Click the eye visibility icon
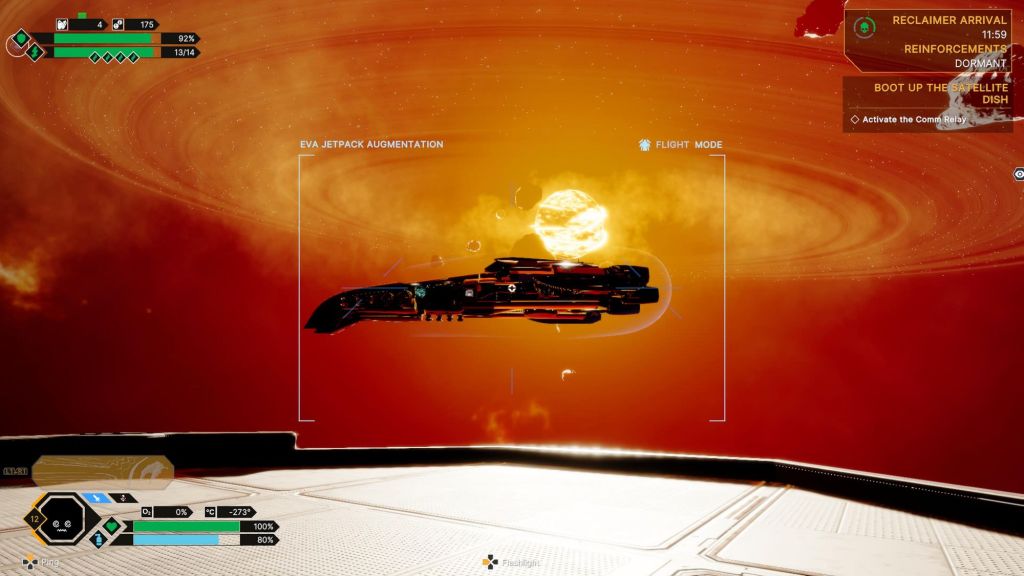 [1018, 173]
